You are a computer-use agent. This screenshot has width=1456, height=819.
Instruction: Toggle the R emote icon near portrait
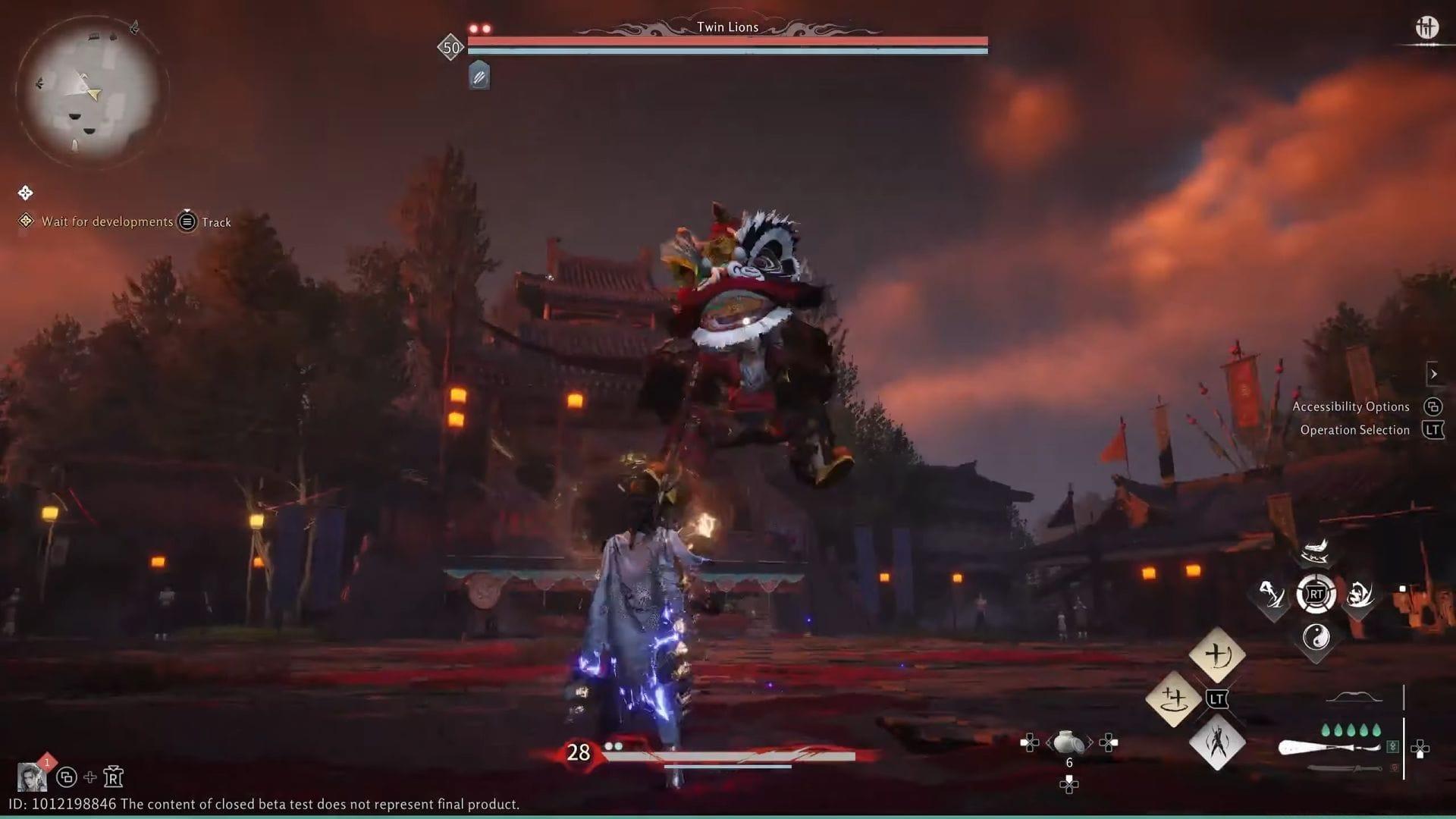(114, 777)
